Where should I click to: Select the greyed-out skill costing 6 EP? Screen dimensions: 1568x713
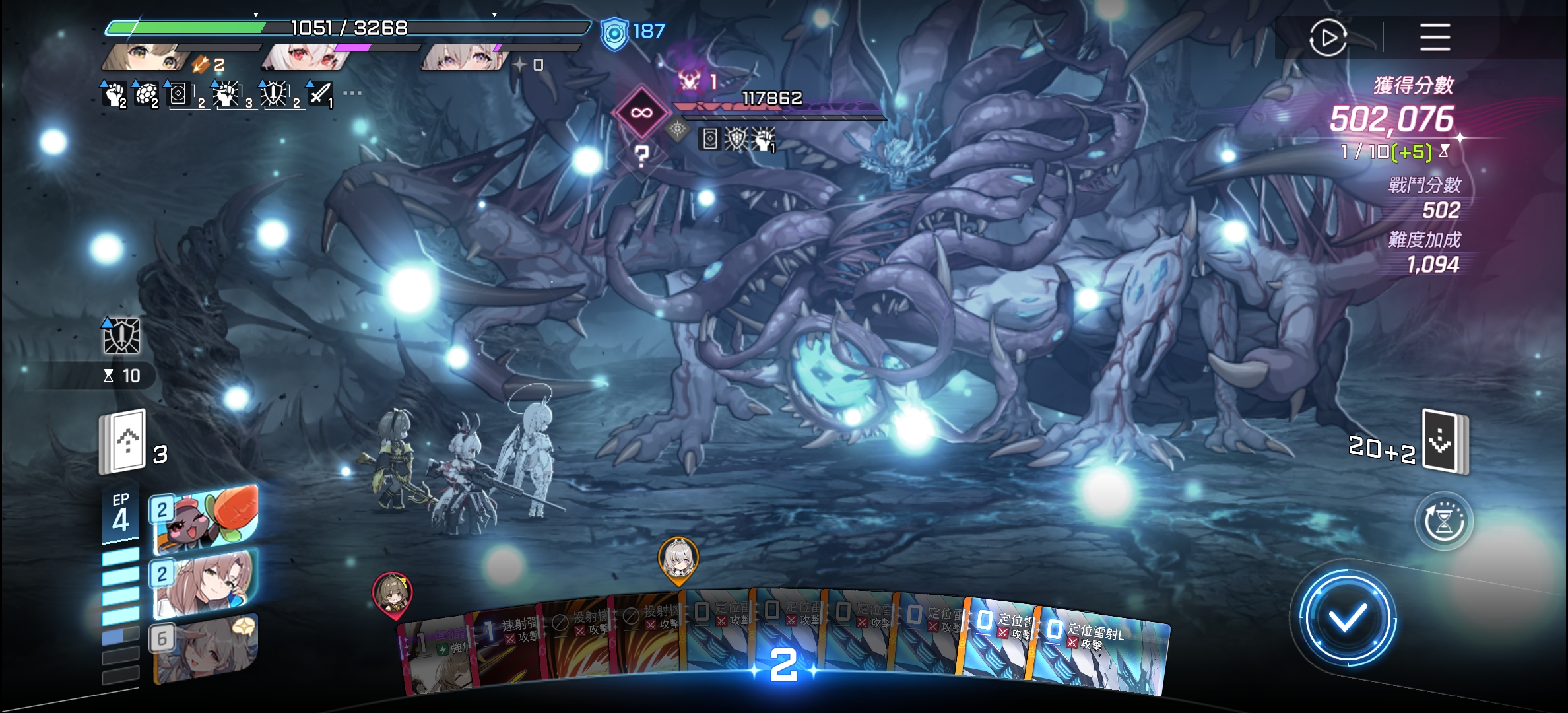(x=205, y=647)
